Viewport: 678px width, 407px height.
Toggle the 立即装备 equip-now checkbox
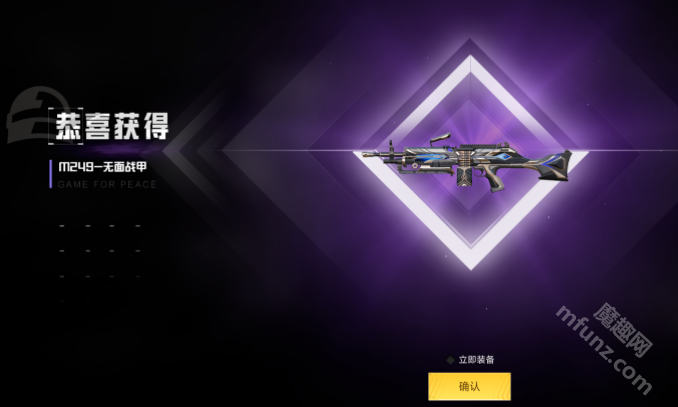coord(450,359)
